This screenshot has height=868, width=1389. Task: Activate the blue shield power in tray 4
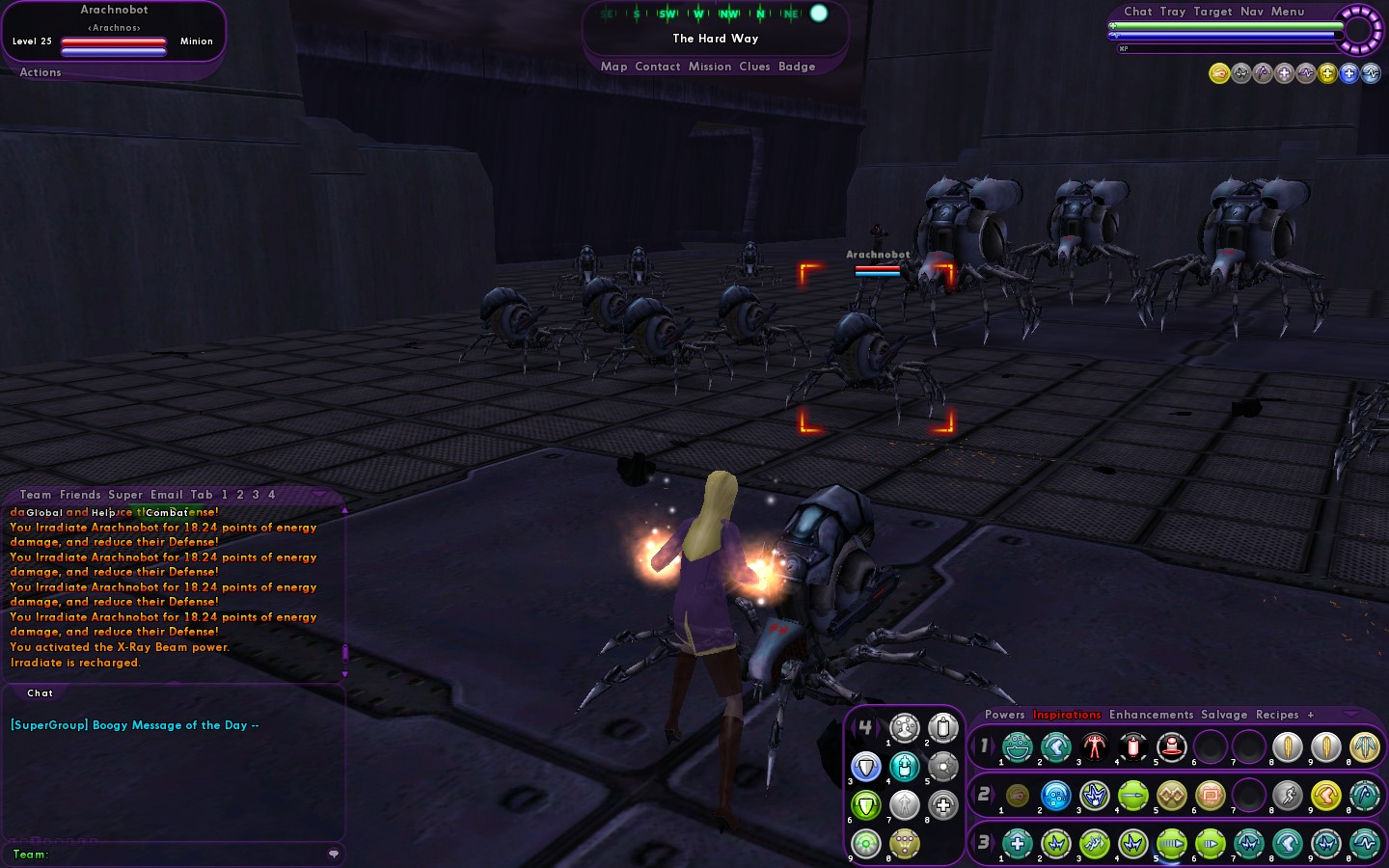866,767
